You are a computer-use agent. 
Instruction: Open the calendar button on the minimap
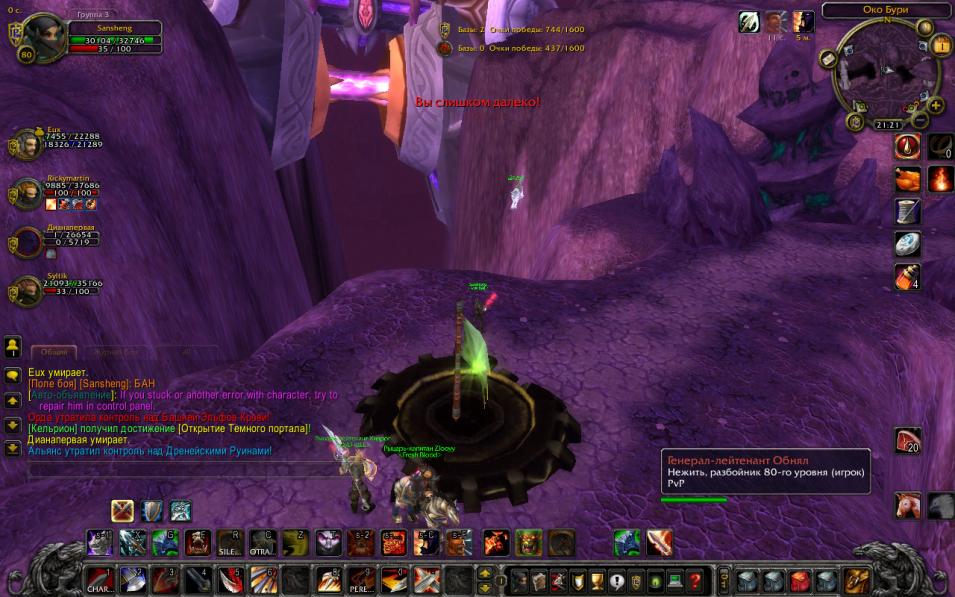(941, 46)
